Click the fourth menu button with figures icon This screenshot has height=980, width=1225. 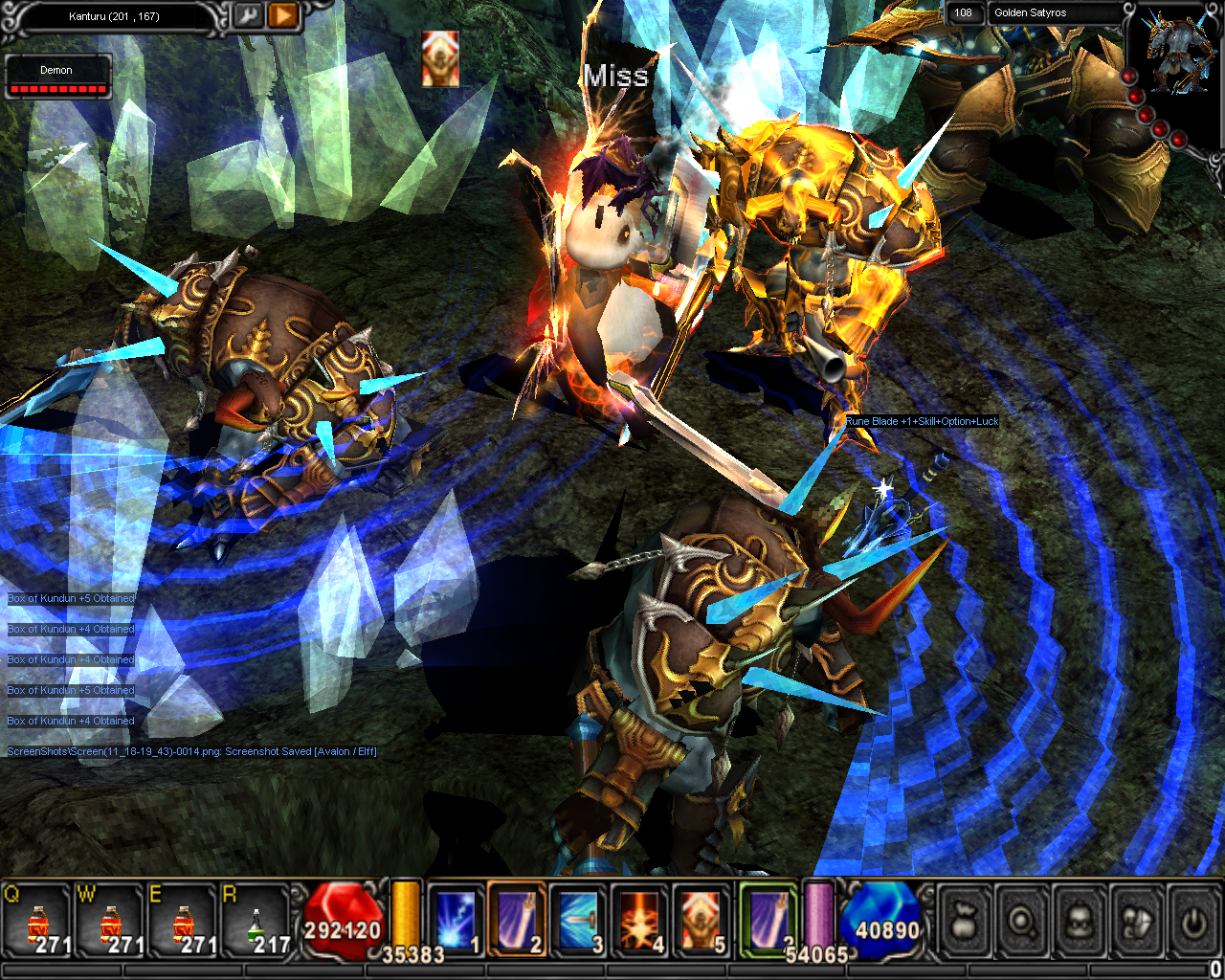click(1137, 922)
